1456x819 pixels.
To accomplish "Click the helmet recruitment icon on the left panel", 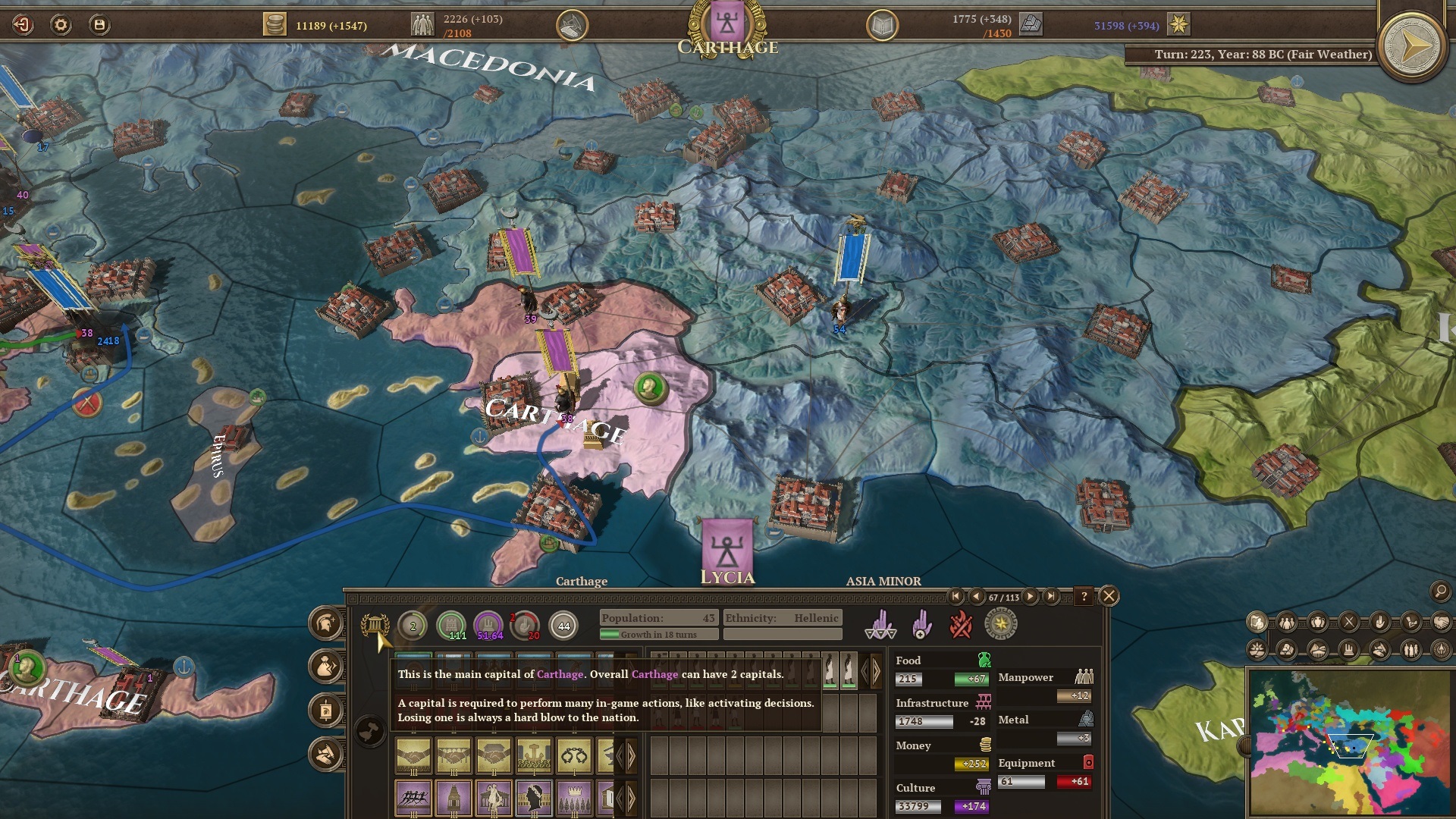I will [x=326, y=625].
